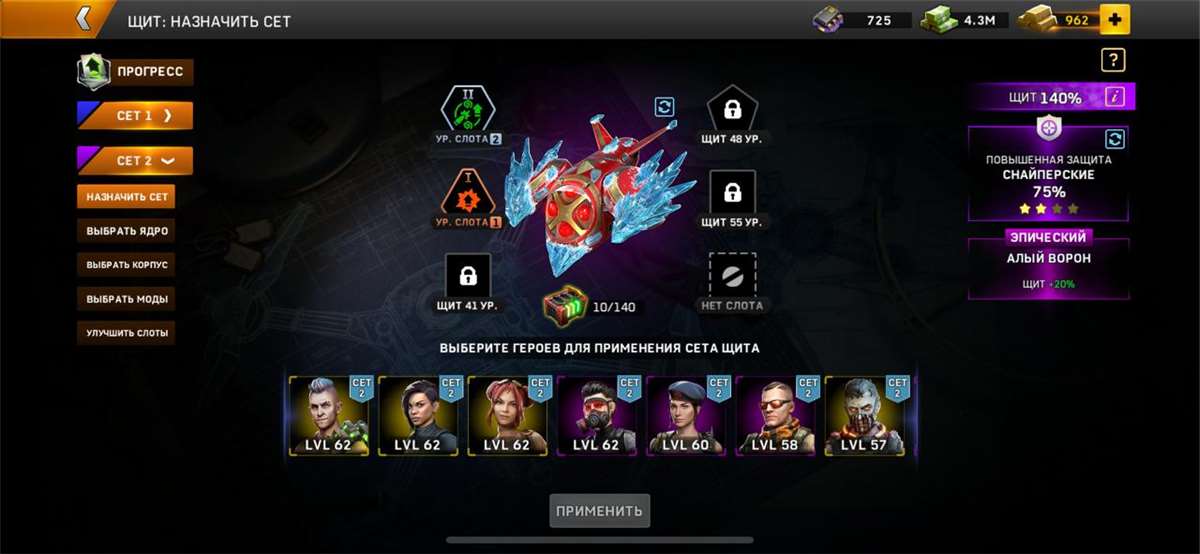This screenshot has width=1200, height=554.
Task: Go back using the top-left arrow
Action: (84, 18)
